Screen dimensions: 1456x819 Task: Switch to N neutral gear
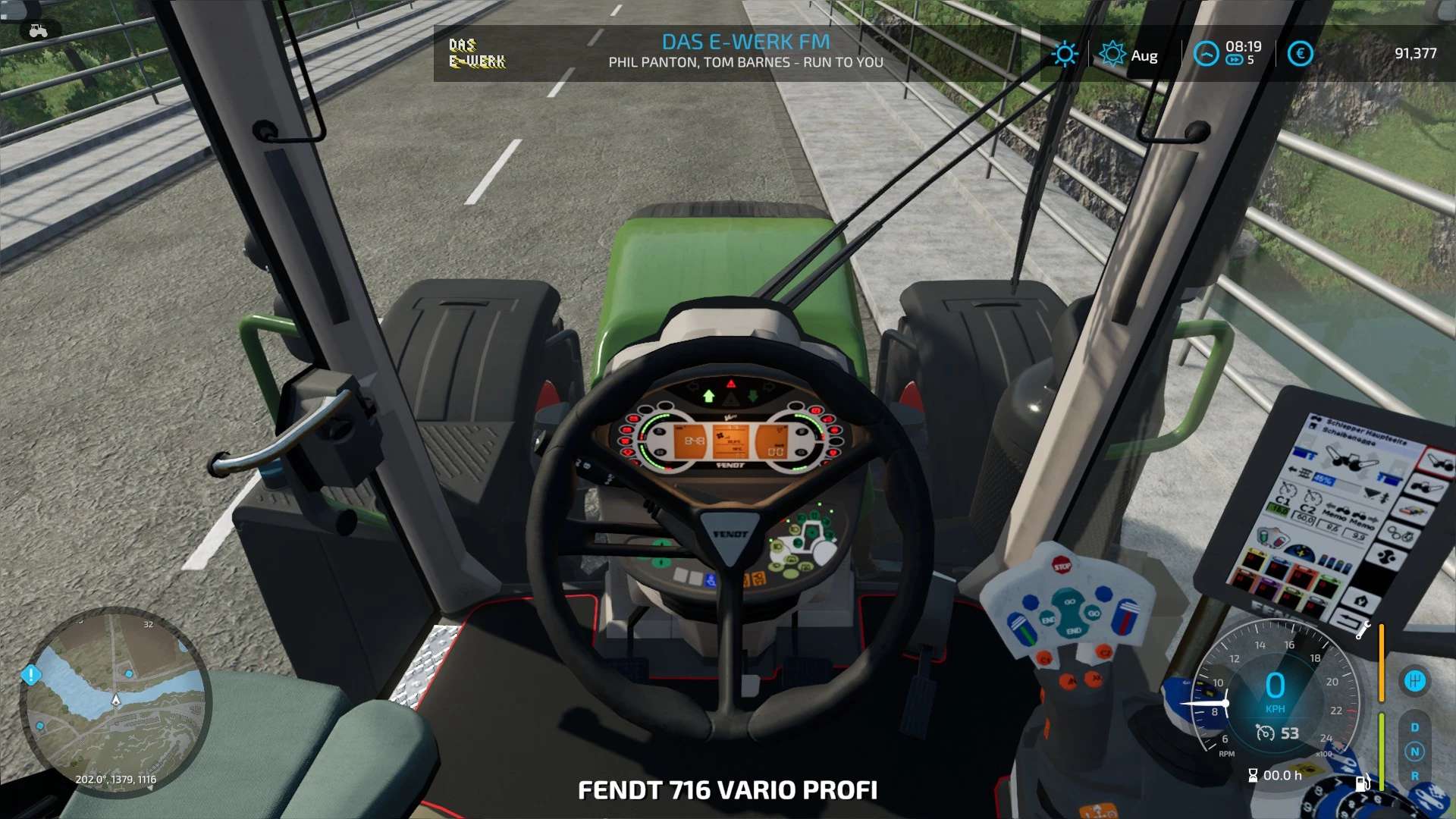pos(1414,752)
